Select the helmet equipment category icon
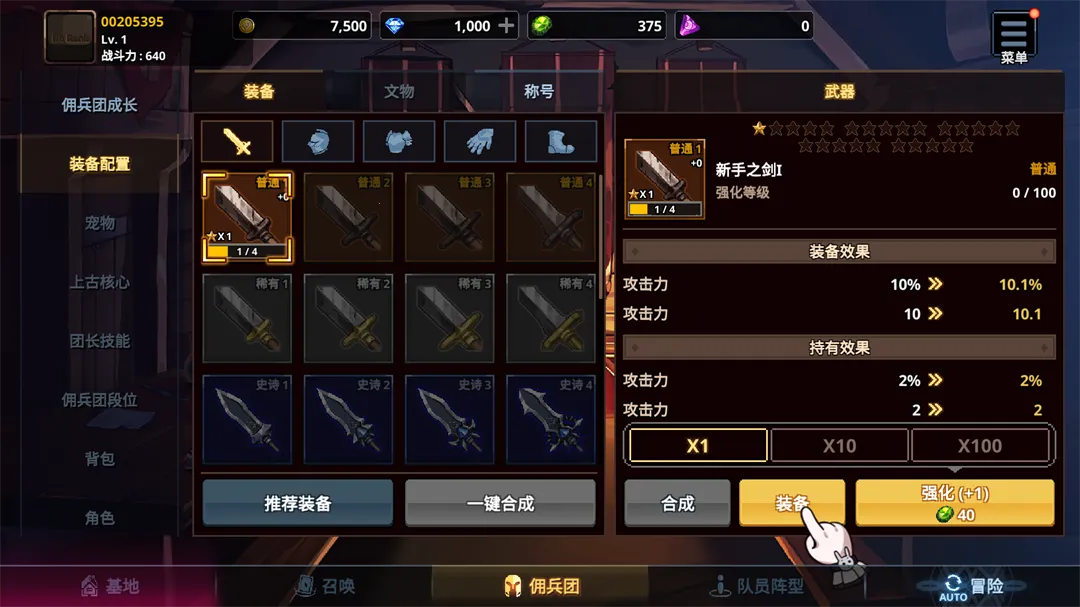The width and height of the screenshot is (1080, 607). (x=318, y=142)
